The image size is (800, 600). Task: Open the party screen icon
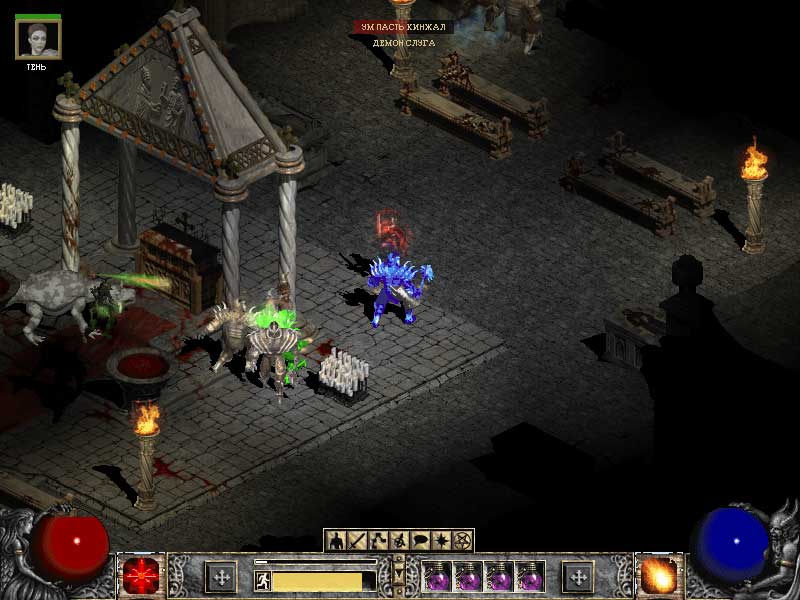pos(399,541)
